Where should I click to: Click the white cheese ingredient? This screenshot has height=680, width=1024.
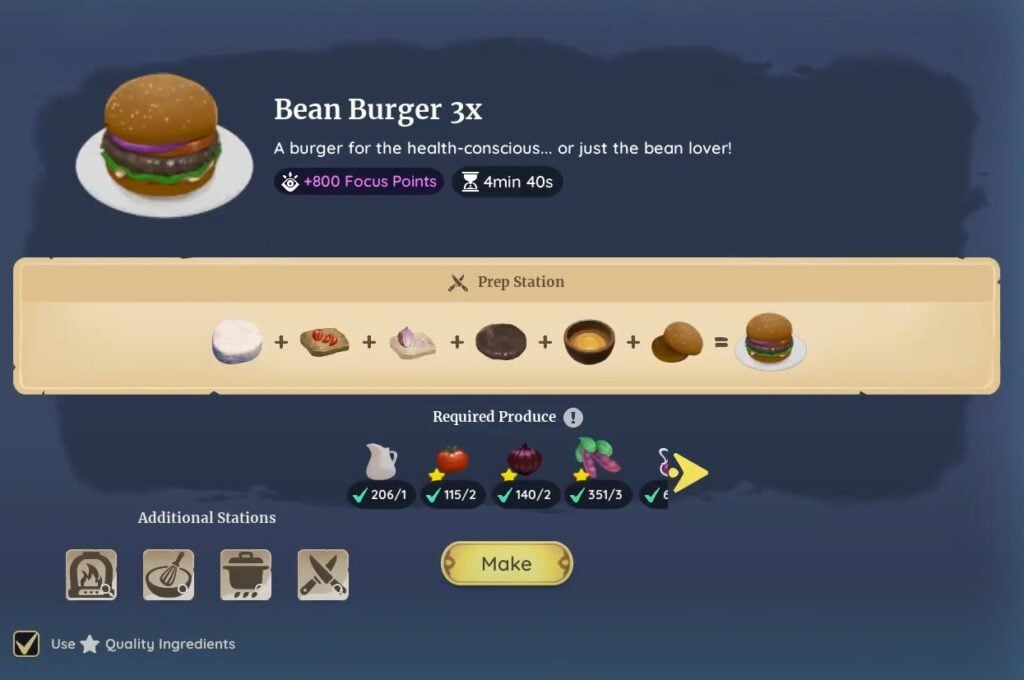tap(237, 341)
